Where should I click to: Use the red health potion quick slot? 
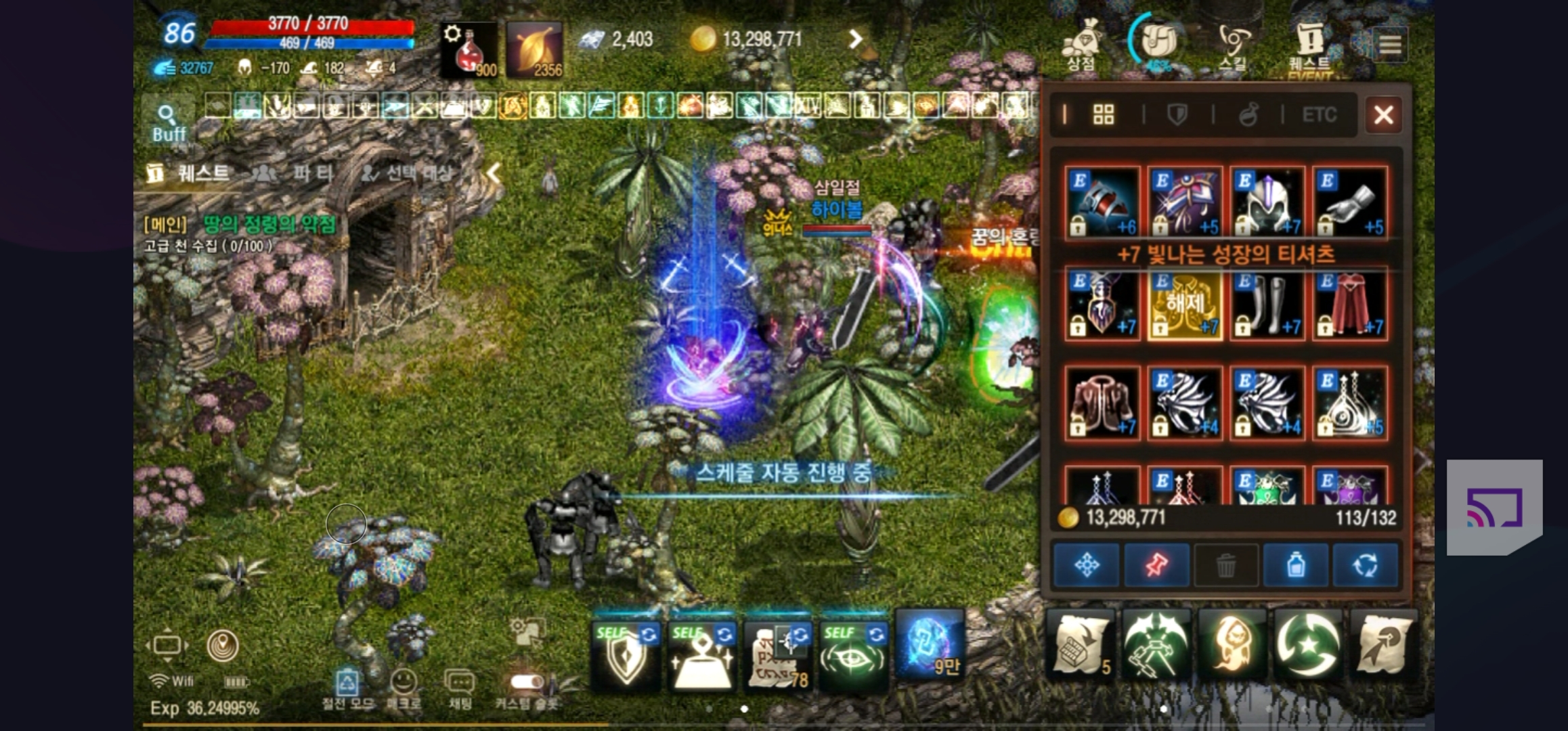click(469, 50)
